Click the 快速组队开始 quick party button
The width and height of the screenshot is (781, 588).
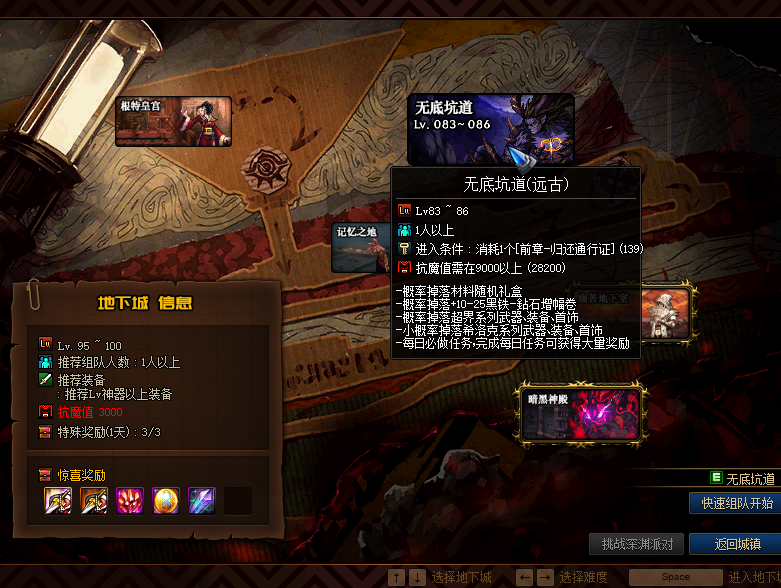[736, 503]
